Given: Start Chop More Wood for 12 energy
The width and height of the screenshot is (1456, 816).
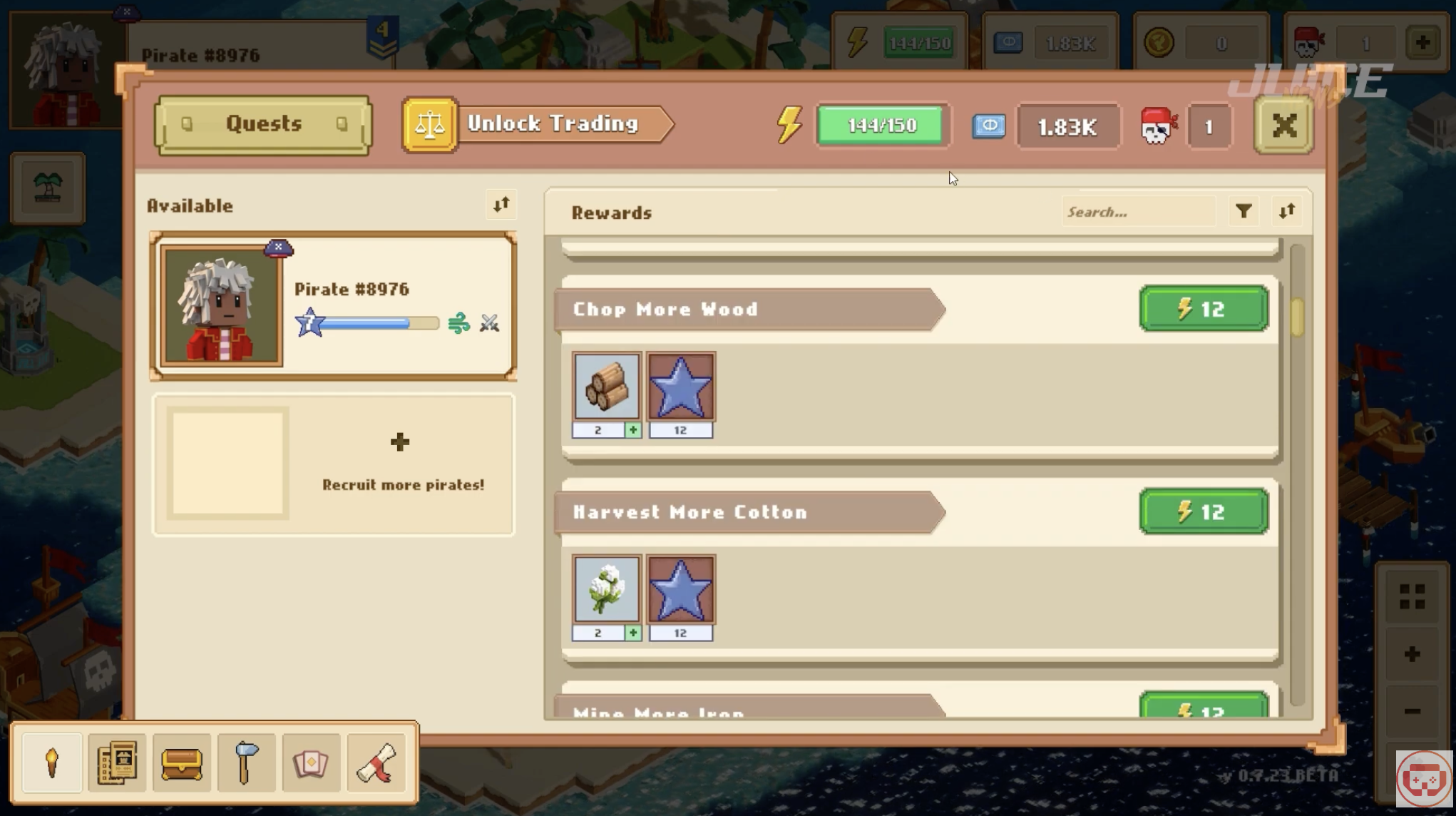Looking at the screenshot, I should click(x=1204, y=309).
